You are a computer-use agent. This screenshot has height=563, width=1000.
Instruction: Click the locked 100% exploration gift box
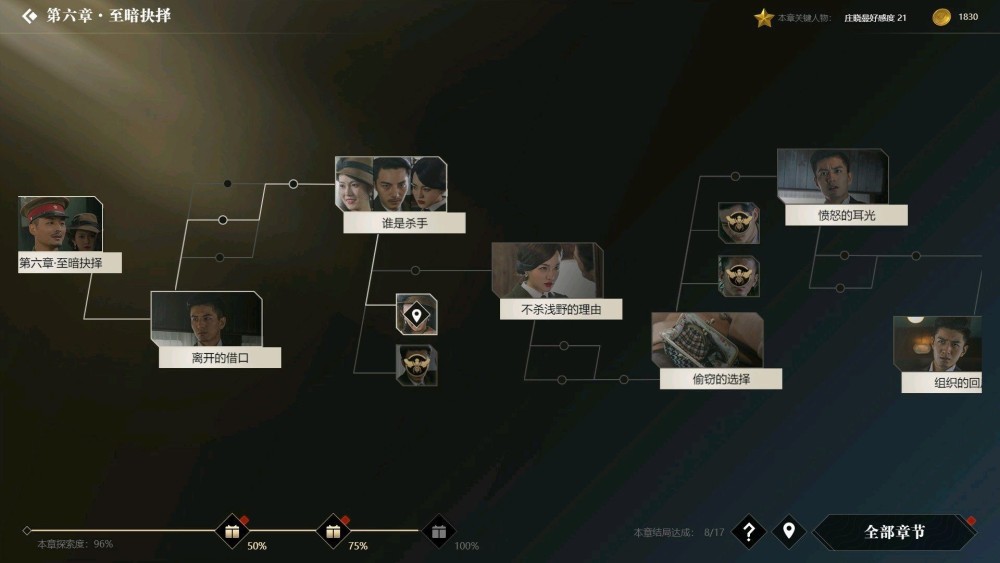coord(438,531)
